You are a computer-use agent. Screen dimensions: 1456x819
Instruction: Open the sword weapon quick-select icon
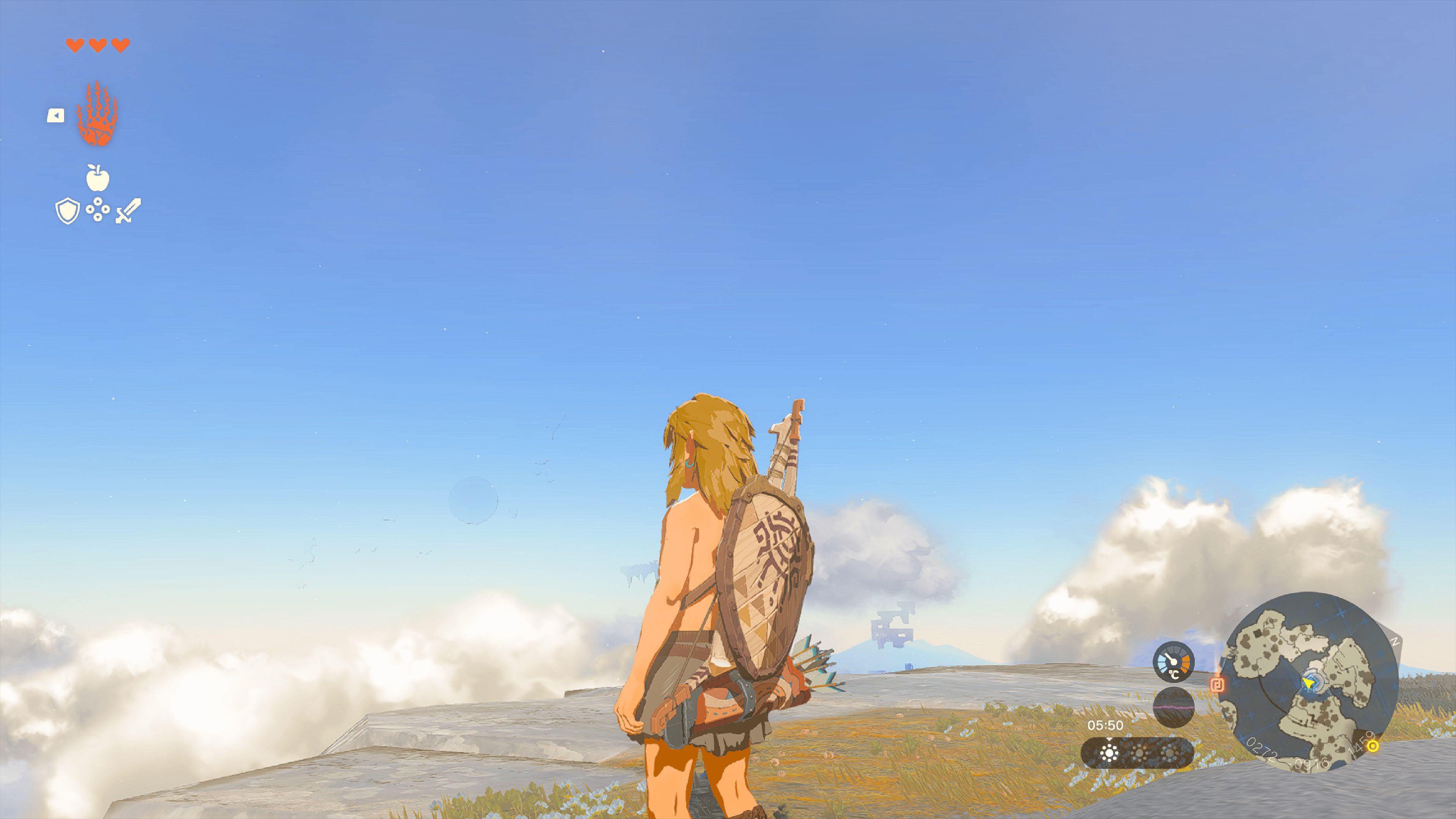(x=128, y=211)
